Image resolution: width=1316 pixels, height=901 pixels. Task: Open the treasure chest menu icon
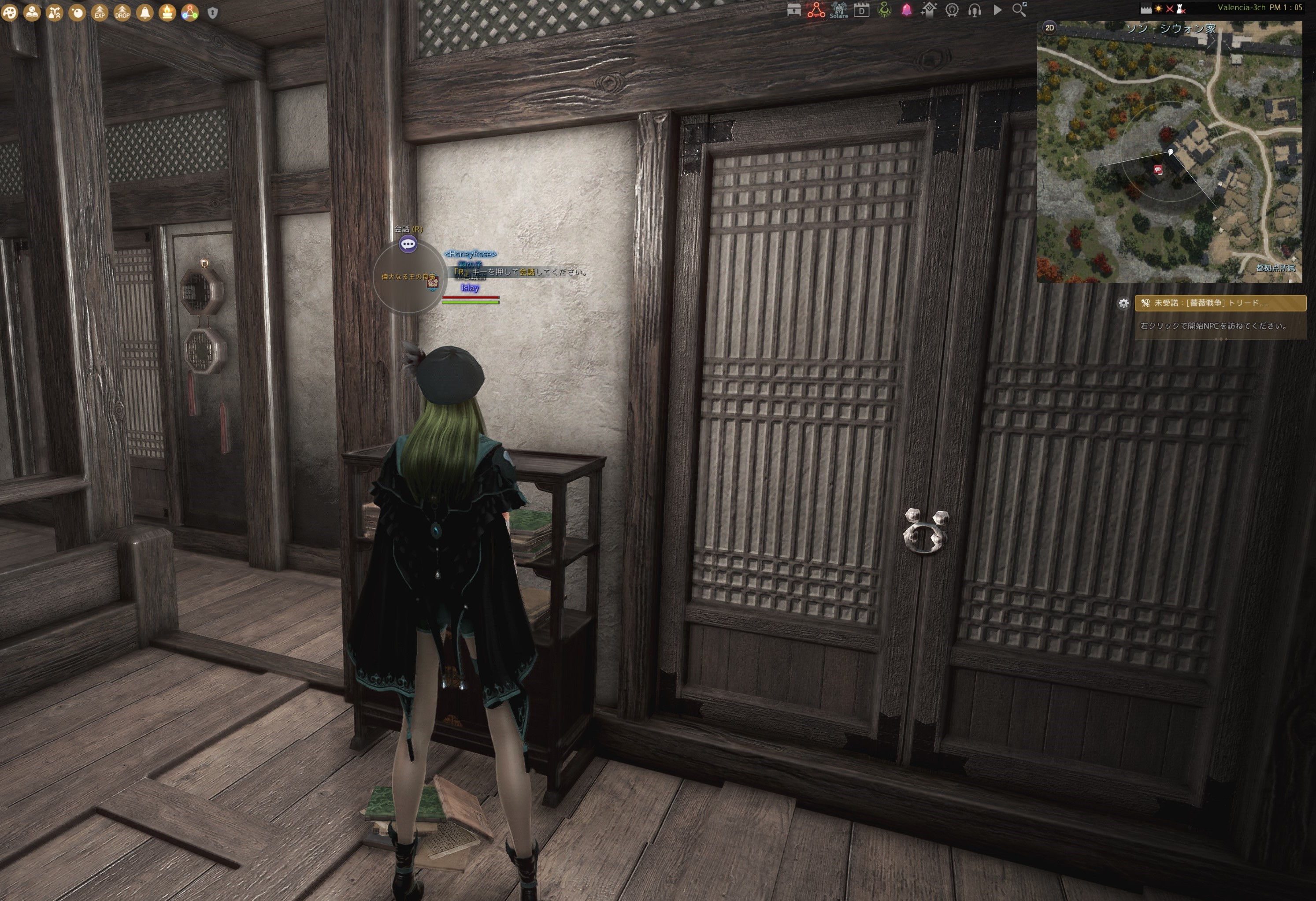pyautogui.click(x=794, y=10)
